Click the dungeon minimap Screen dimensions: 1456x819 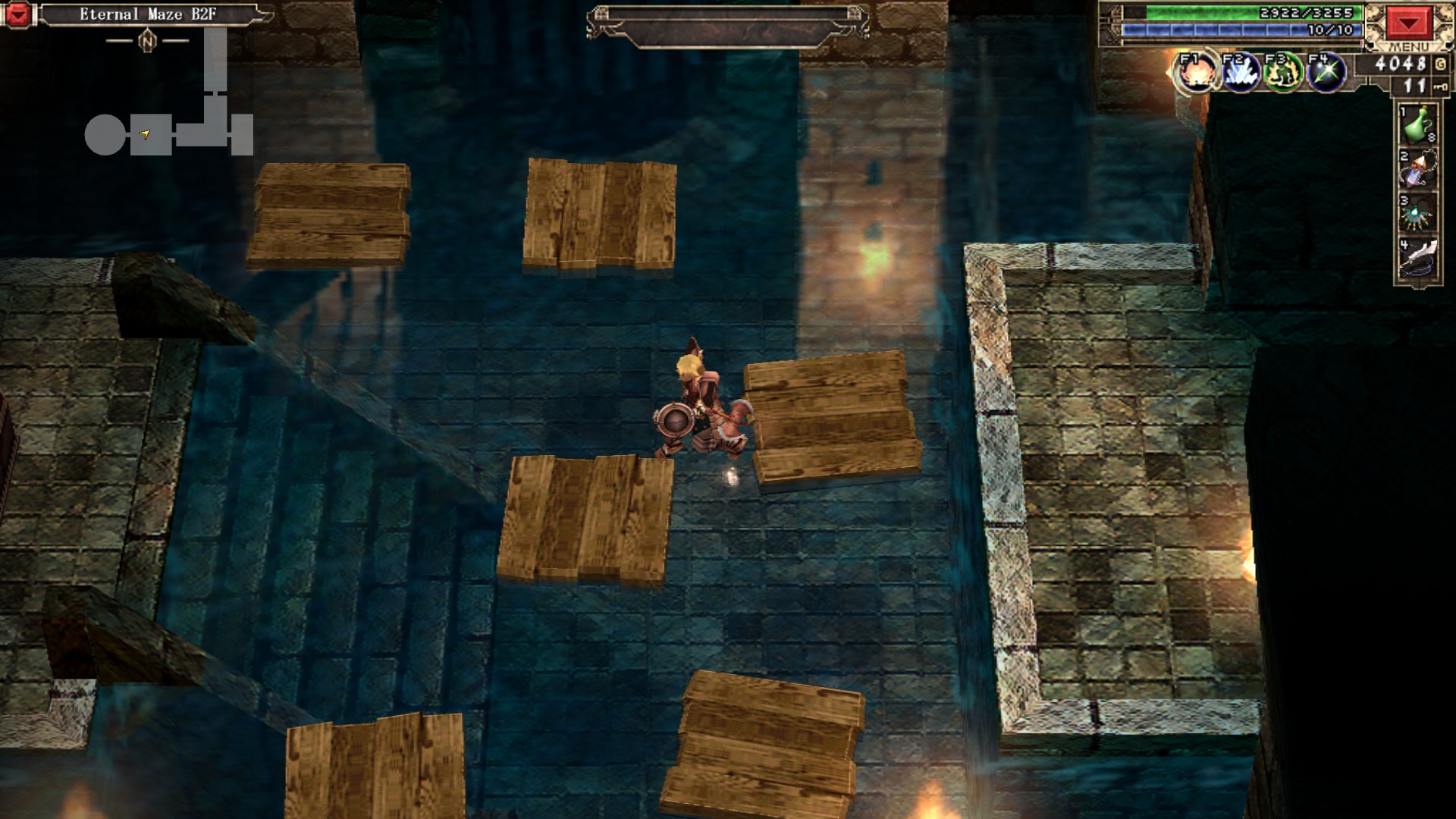click(x=169, y=106)
